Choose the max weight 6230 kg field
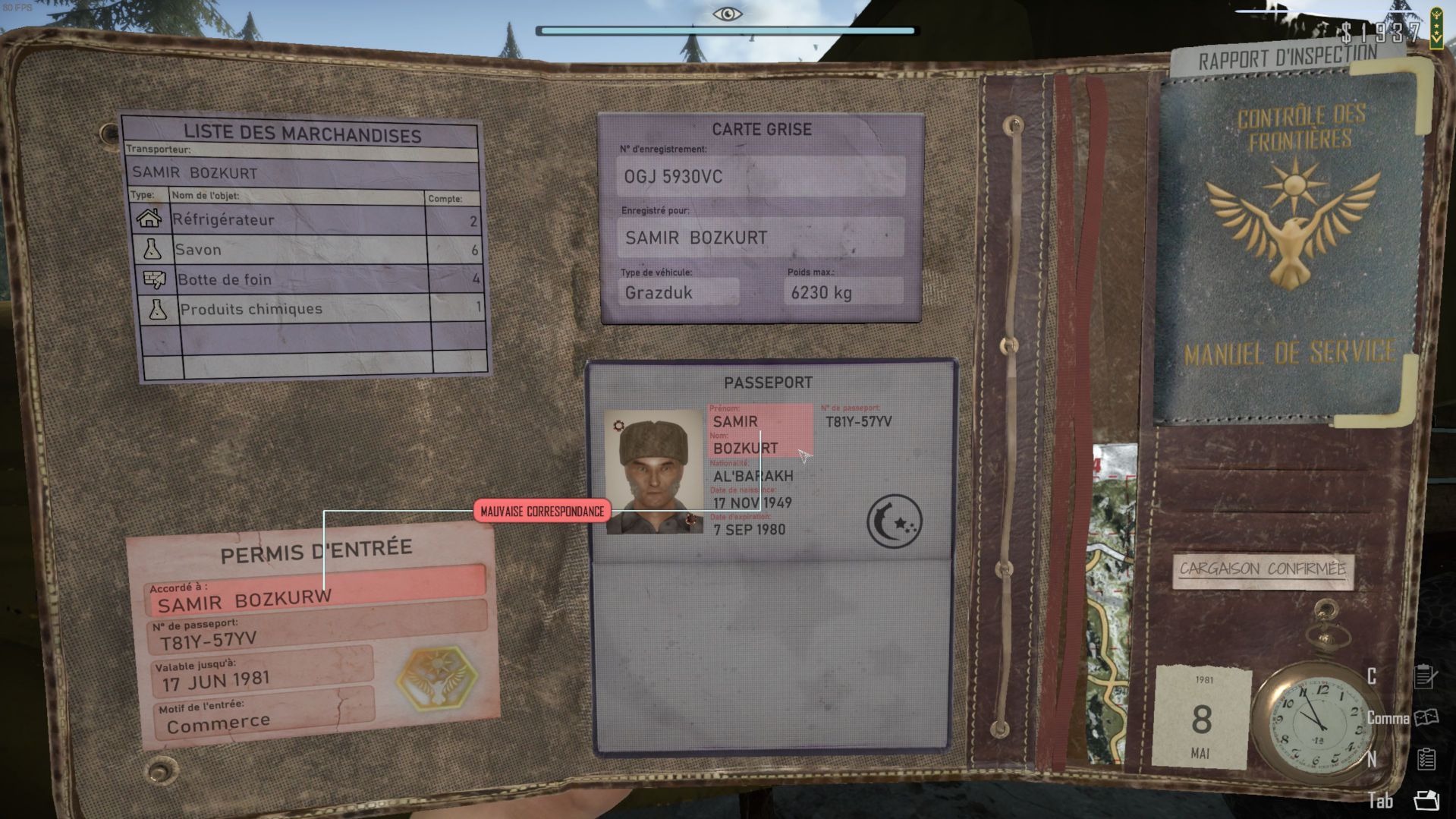Image resolution: width=1456 pixels, height=819 pixels. (843, 292)
